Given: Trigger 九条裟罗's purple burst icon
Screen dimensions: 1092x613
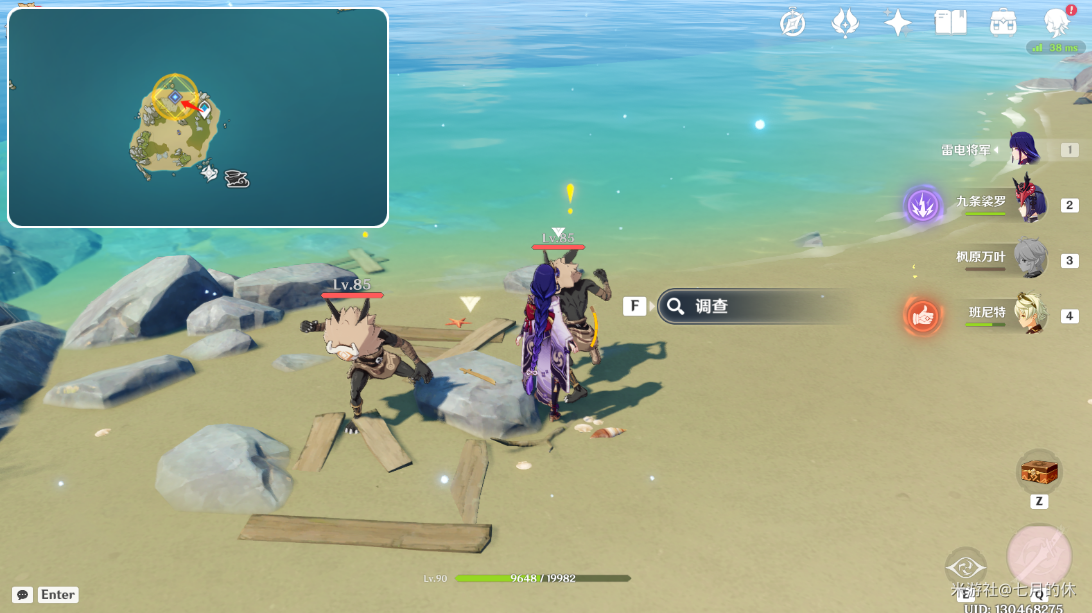Looking at the screenshot, I should point(923,205).
